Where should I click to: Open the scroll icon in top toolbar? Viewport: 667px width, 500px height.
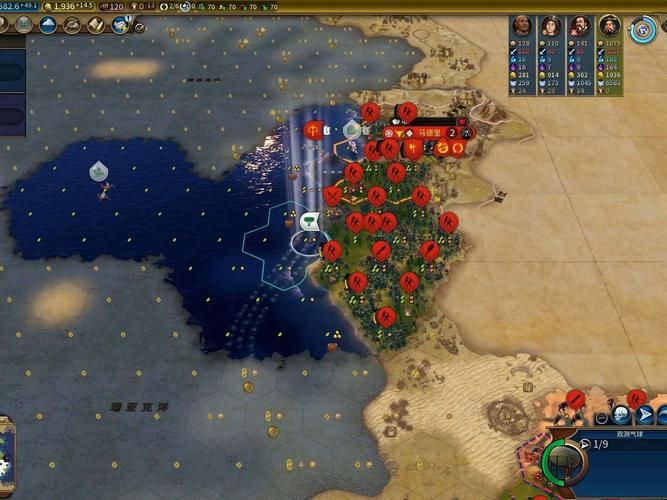[x=96, y=24]
